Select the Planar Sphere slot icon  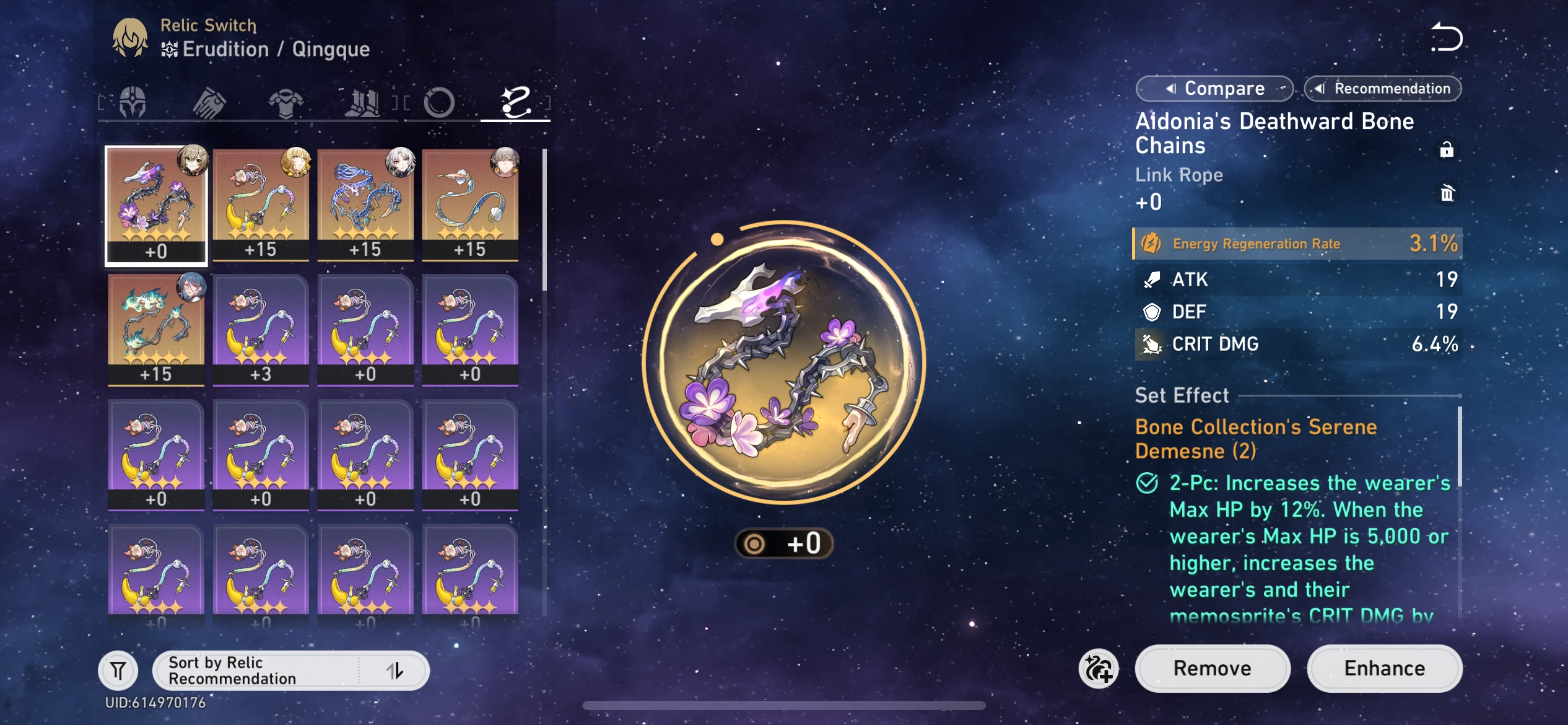(440, 102)
